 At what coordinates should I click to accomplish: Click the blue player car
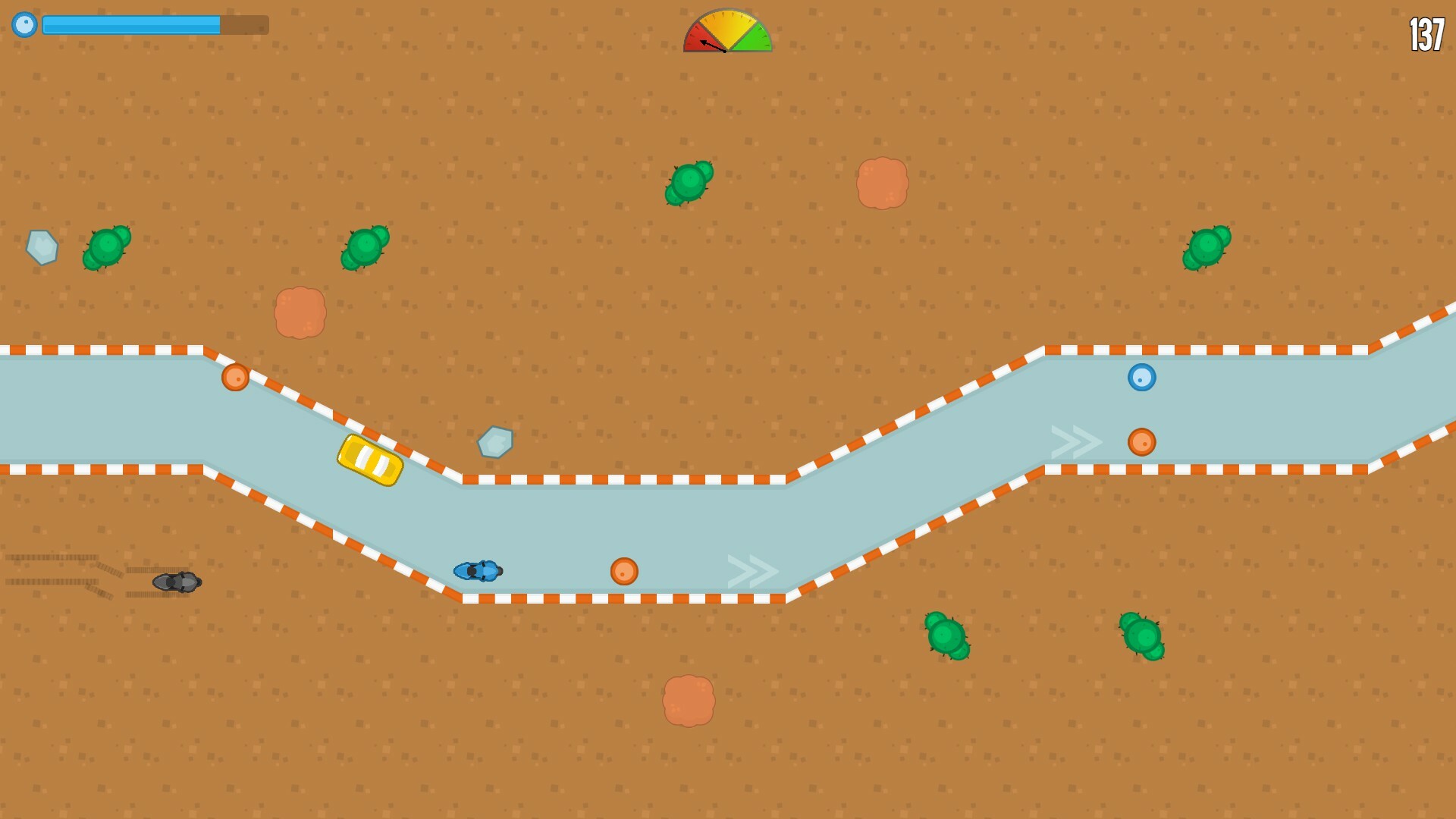[479, 571]
